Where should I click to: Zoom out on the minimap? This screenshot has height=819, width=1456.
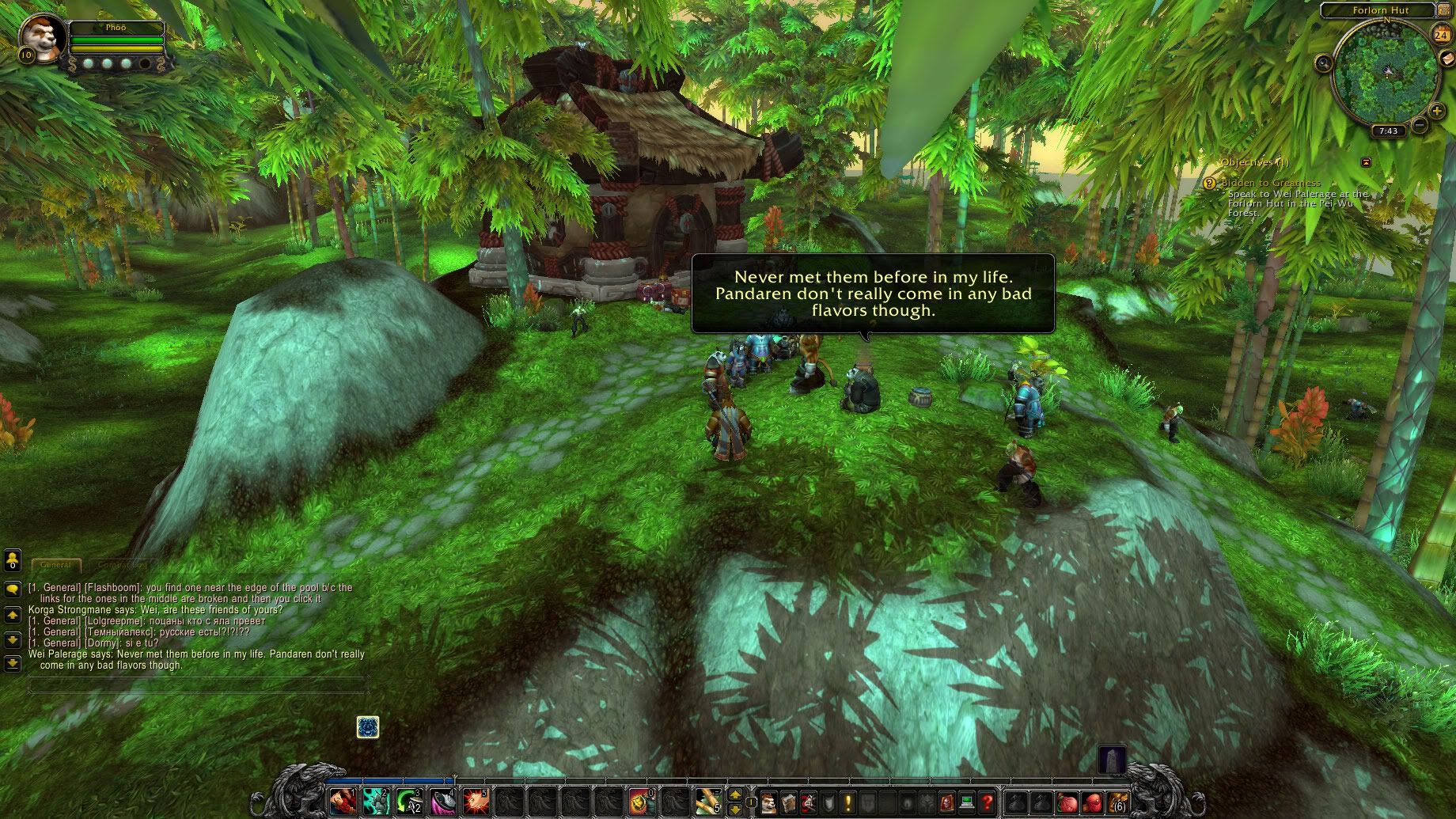coord(1420,125)
